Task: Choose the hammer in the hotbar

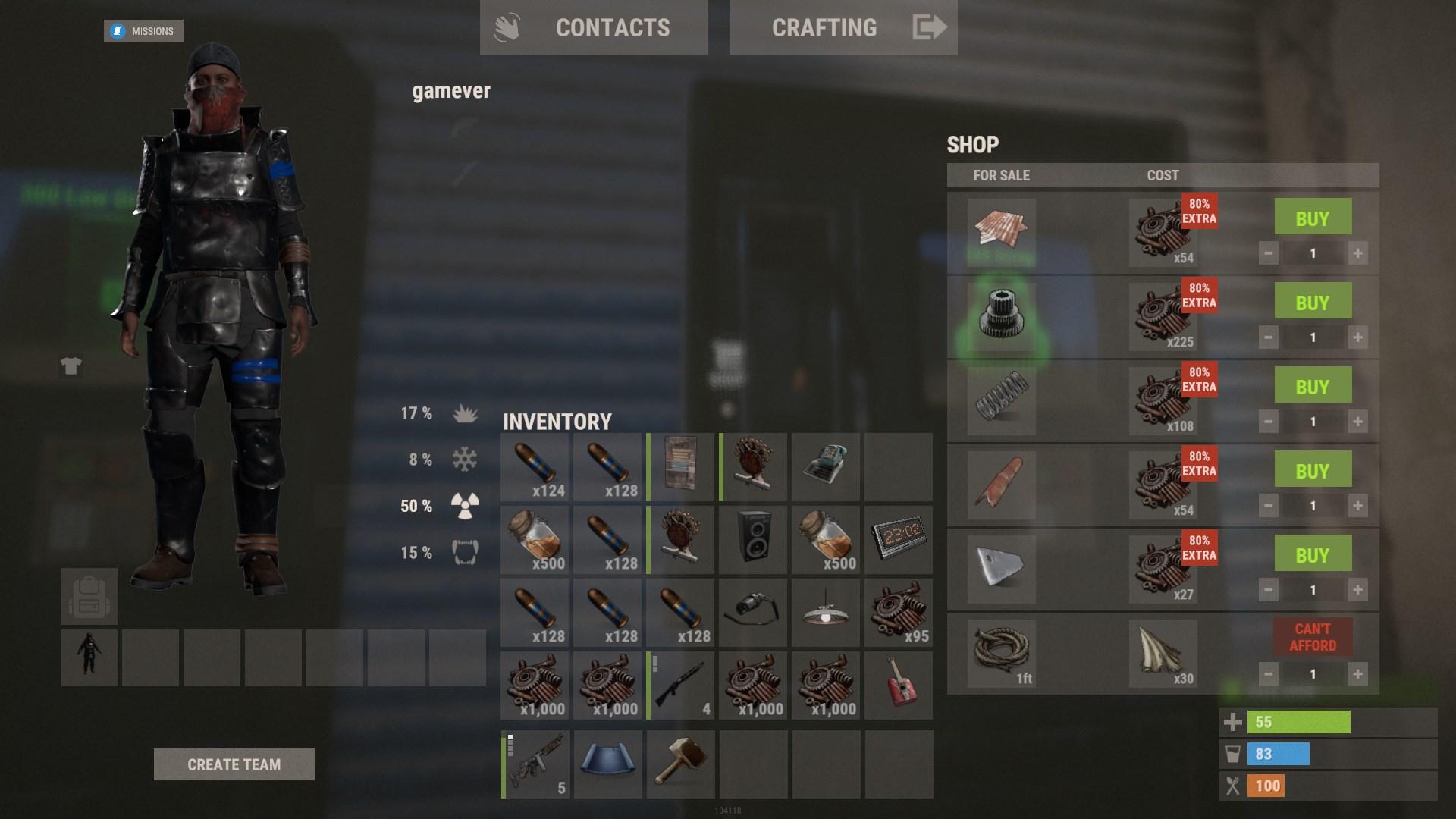Action: point(680,764)
